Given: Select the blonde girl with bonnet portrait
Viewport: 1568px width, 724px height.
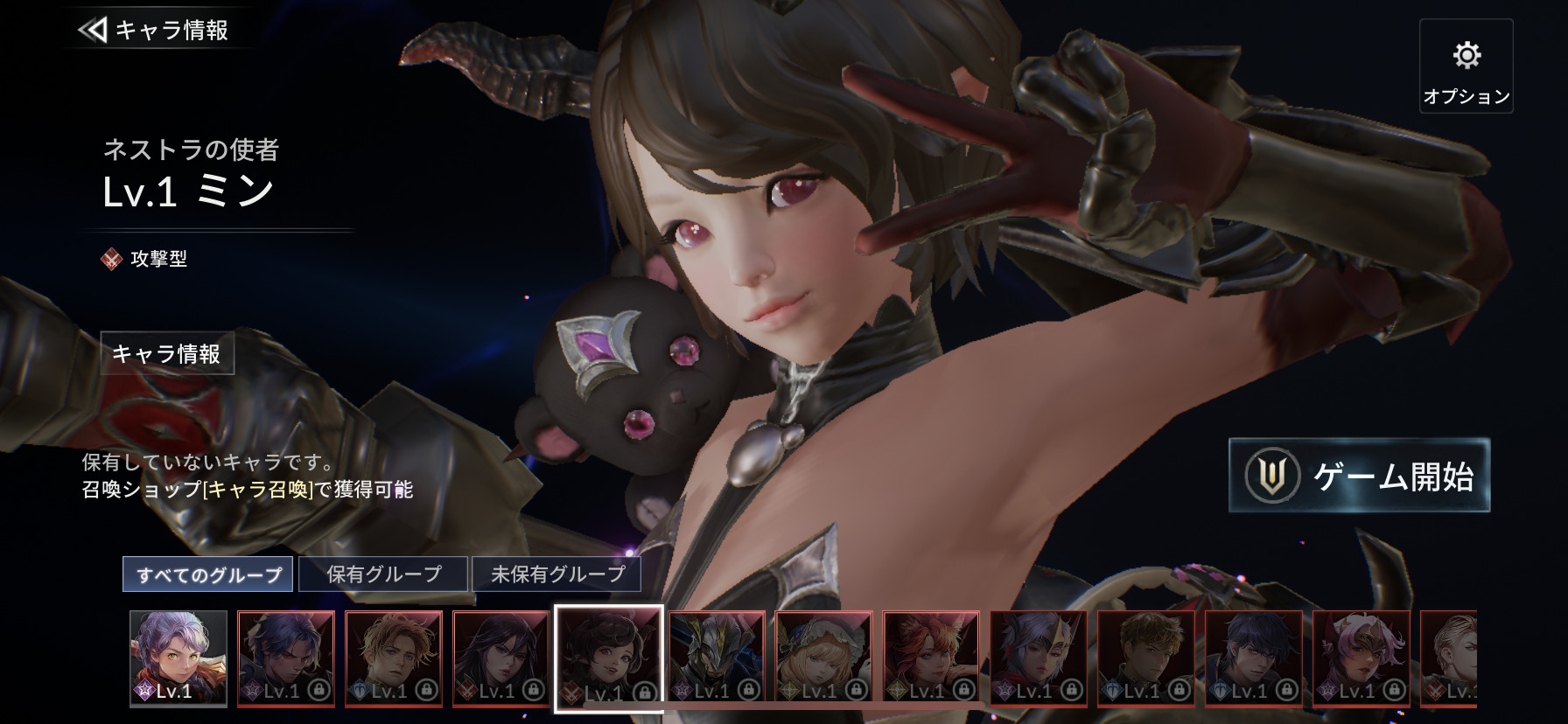Looking at the screenshot, I should coord(823,658).
